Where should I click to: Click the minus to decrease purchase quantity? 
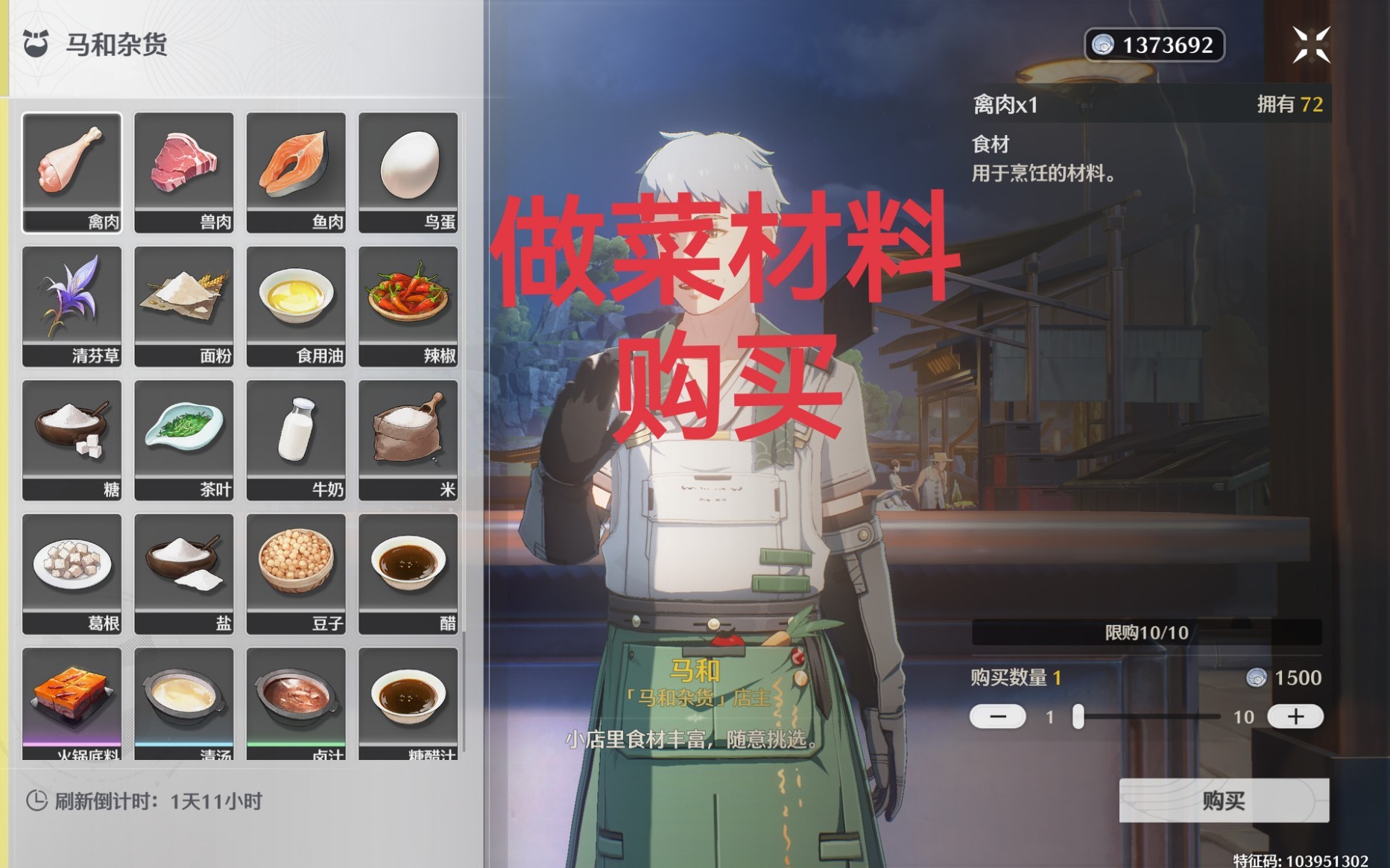point(997,717)
